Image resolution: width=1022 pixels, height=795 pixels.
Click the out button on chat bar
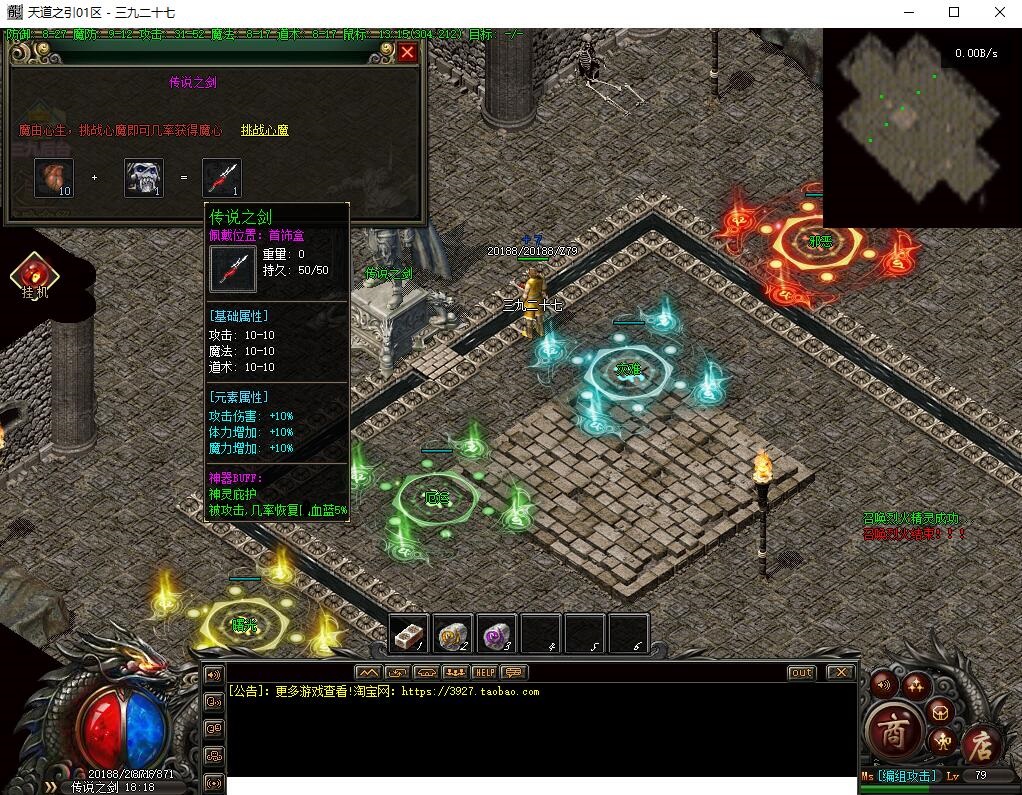(x=801, y=672)
